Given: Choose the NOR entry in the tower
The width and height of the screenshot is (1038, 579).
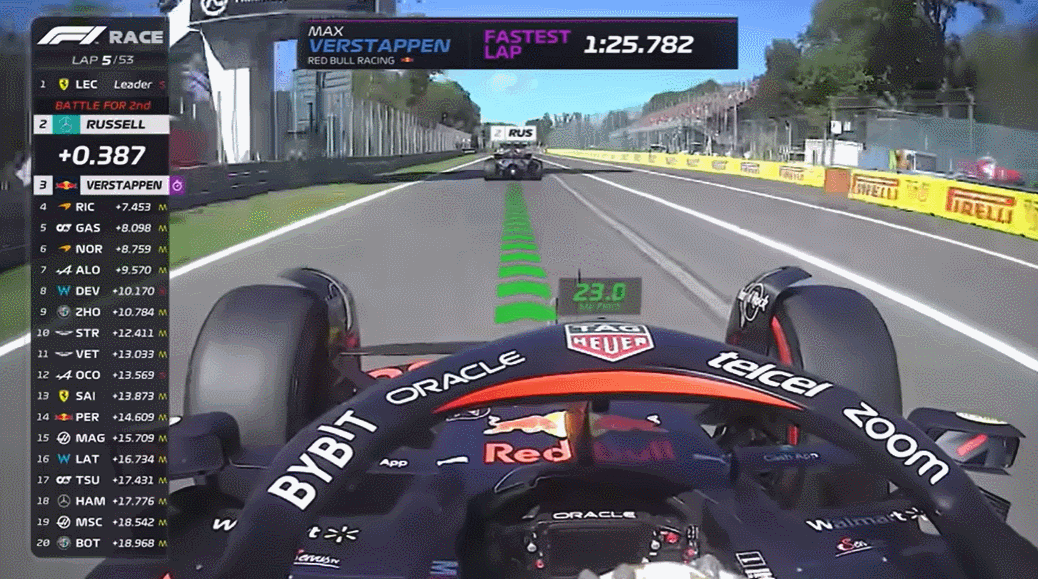Looking at the screenshot, I should point(100,249).
